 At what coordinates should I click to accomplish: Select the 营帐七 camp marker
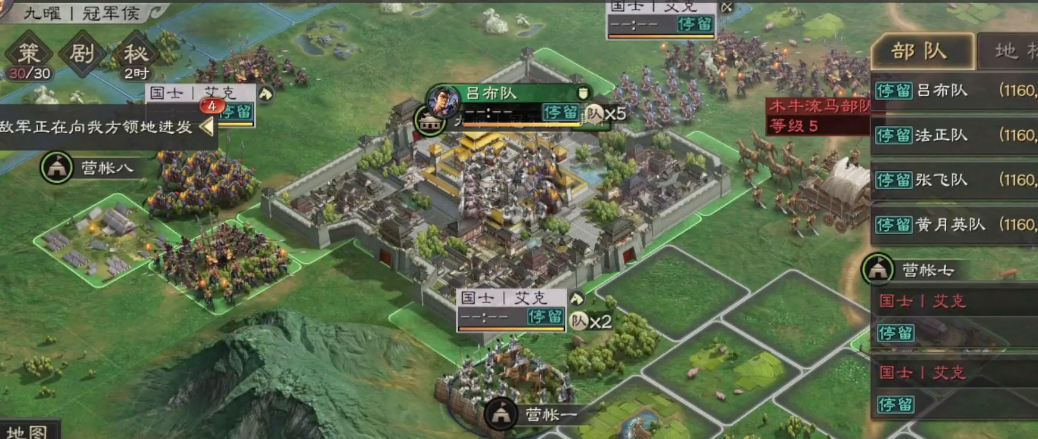click(x=910, y=269)
